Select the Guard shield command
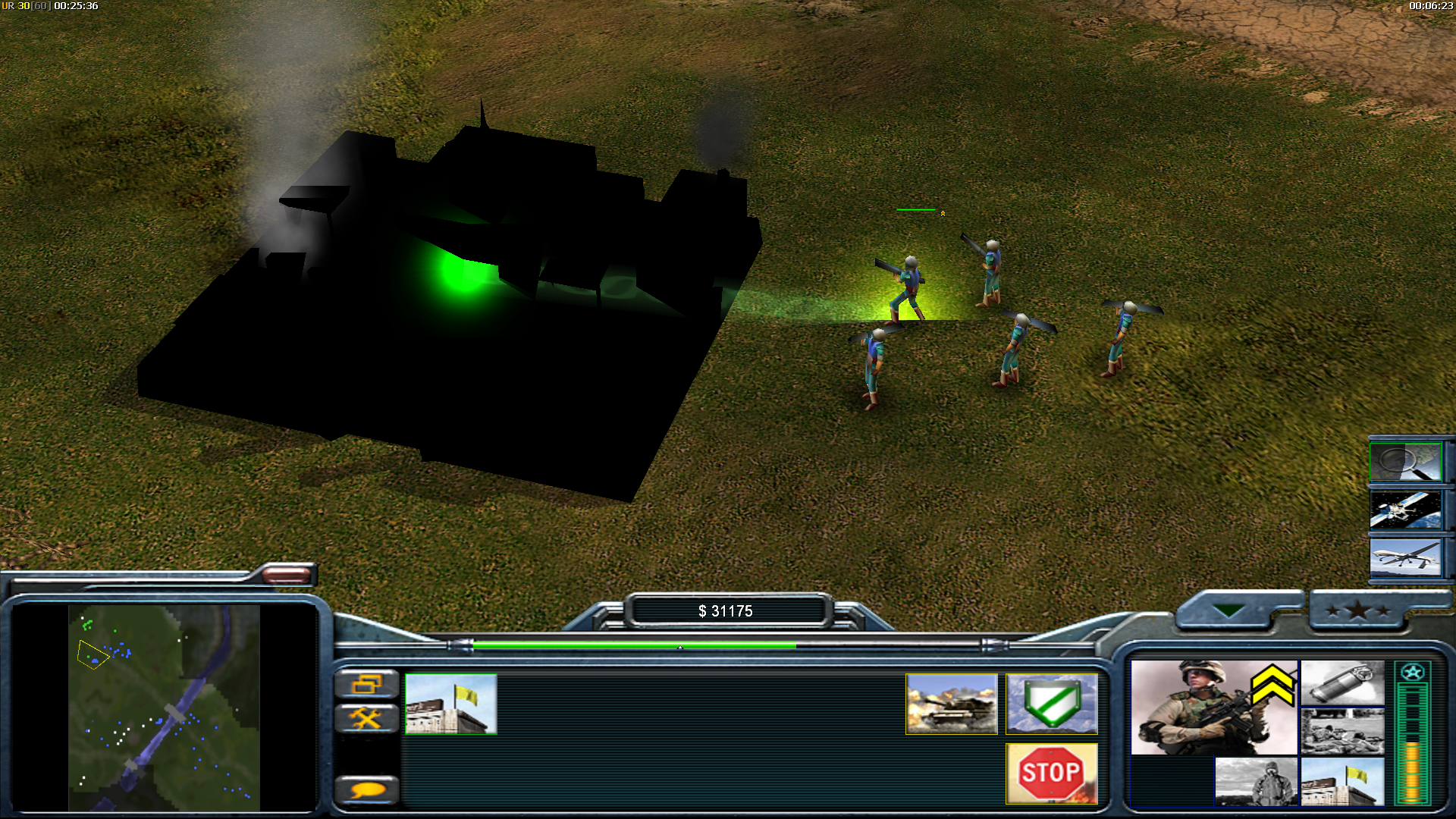 coord(1051,704)
